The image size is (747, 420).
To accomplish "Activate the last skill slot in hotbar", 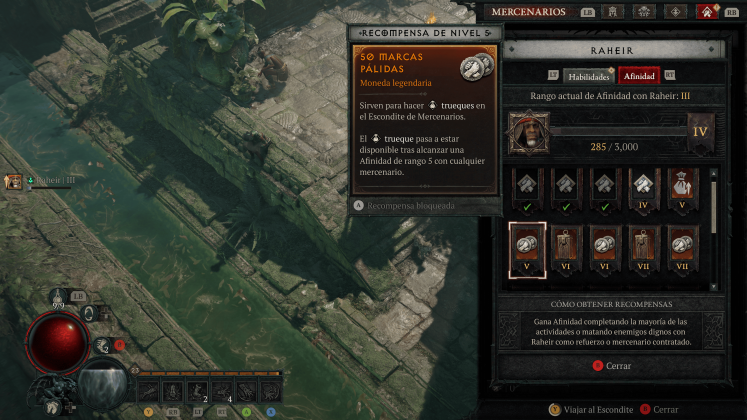I will tap(271, 390).
